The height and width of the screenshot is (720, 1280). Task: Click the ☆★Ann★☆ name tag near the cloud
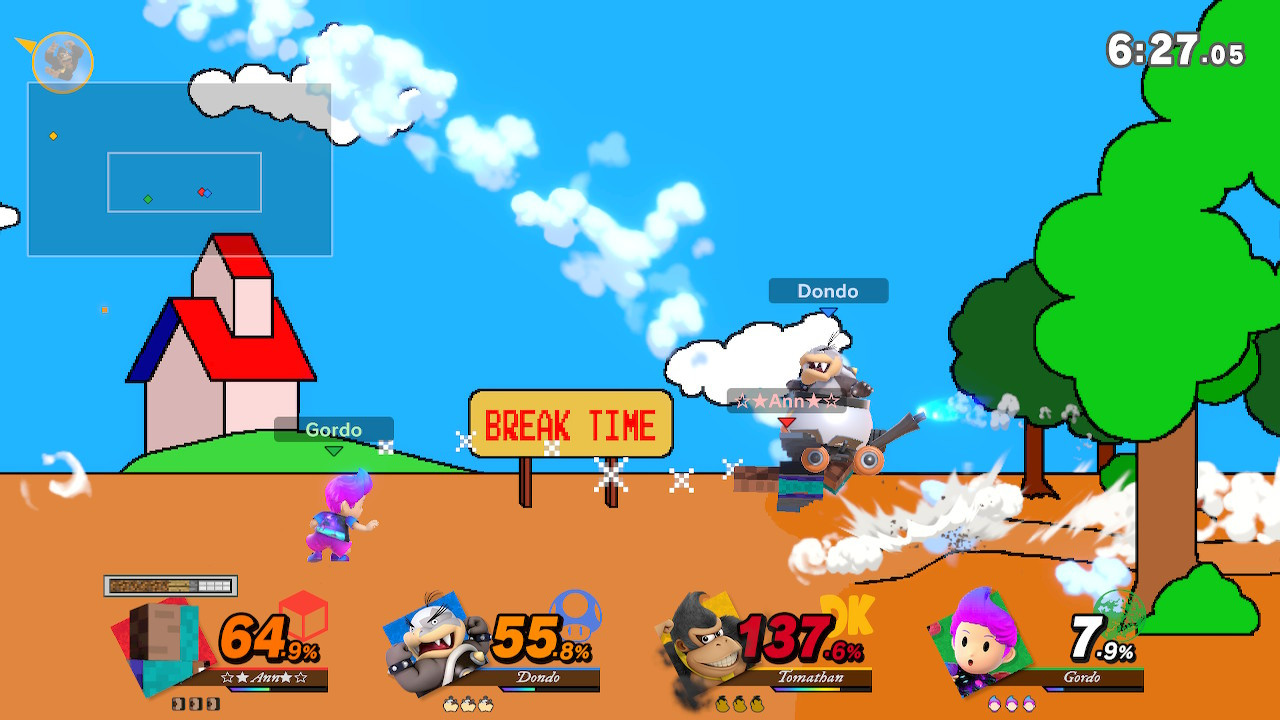point(785,400)
